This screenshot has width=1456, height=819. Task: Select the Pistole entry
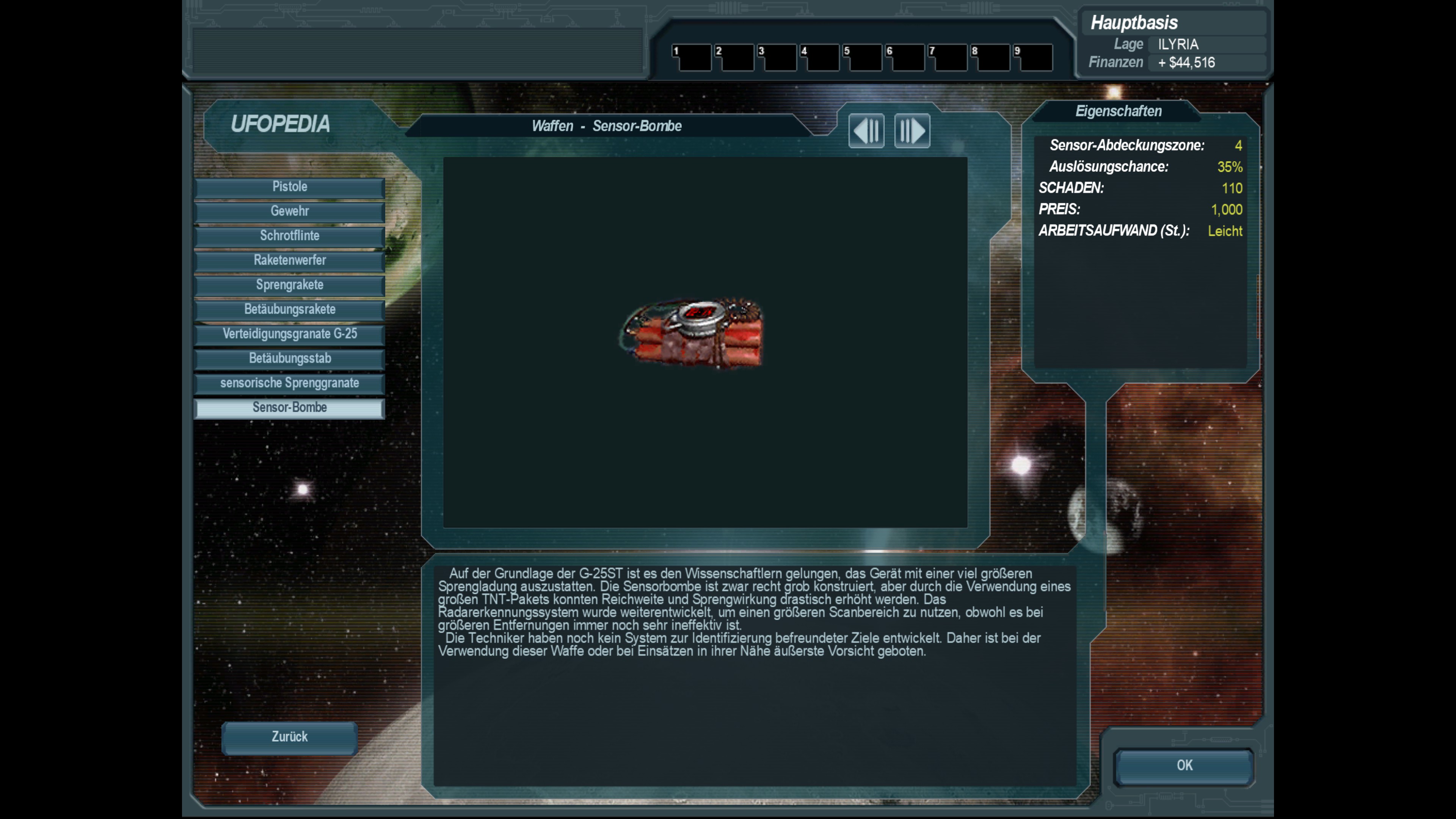(x=289, y=187)
